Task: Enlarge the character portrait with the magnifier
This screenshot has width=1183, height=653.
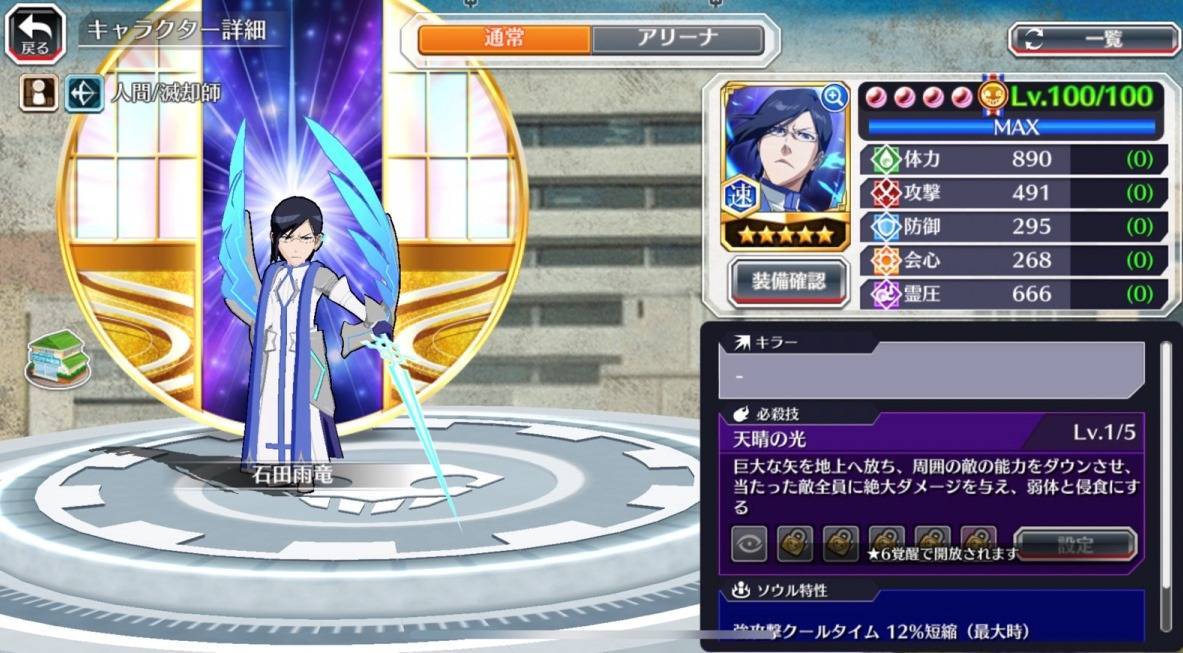Action: 833,97
